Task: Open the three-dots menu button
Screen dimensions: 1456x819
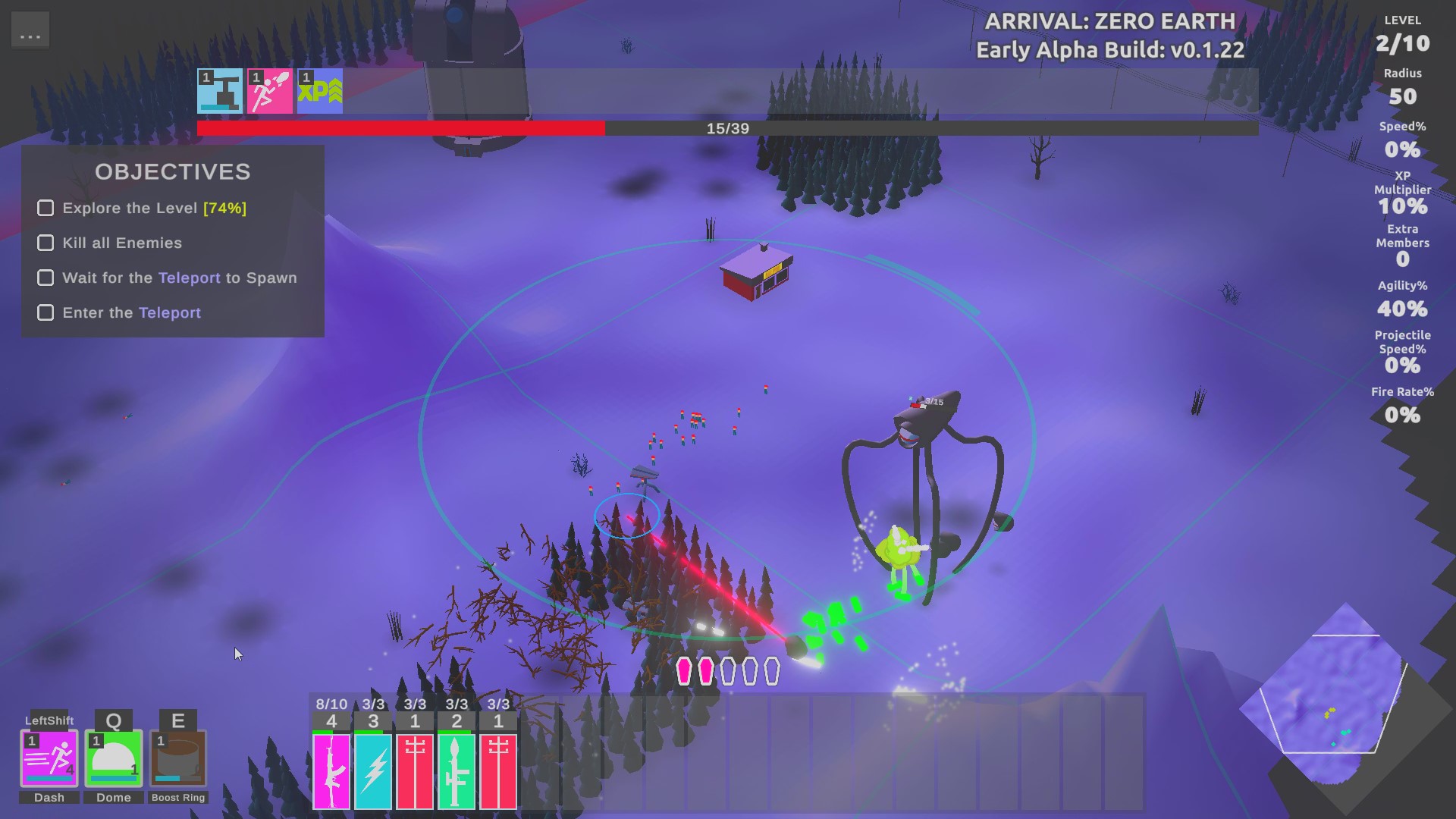Action: 30,30
